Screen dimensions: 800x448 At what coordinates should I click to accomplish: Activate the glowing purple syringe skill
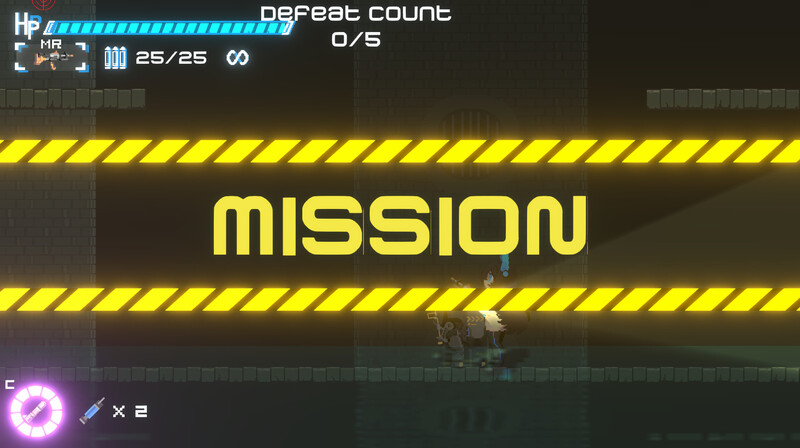pos(36,411)
